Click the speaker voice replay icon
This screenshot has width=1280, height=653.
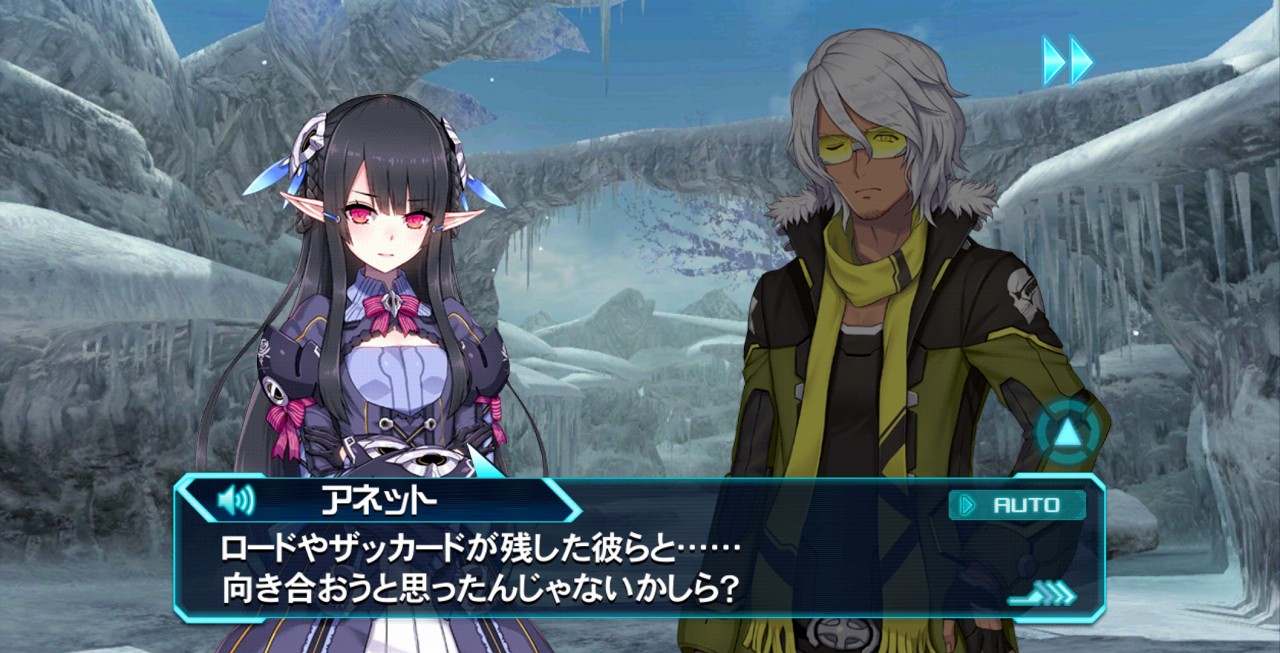[236, 499]
